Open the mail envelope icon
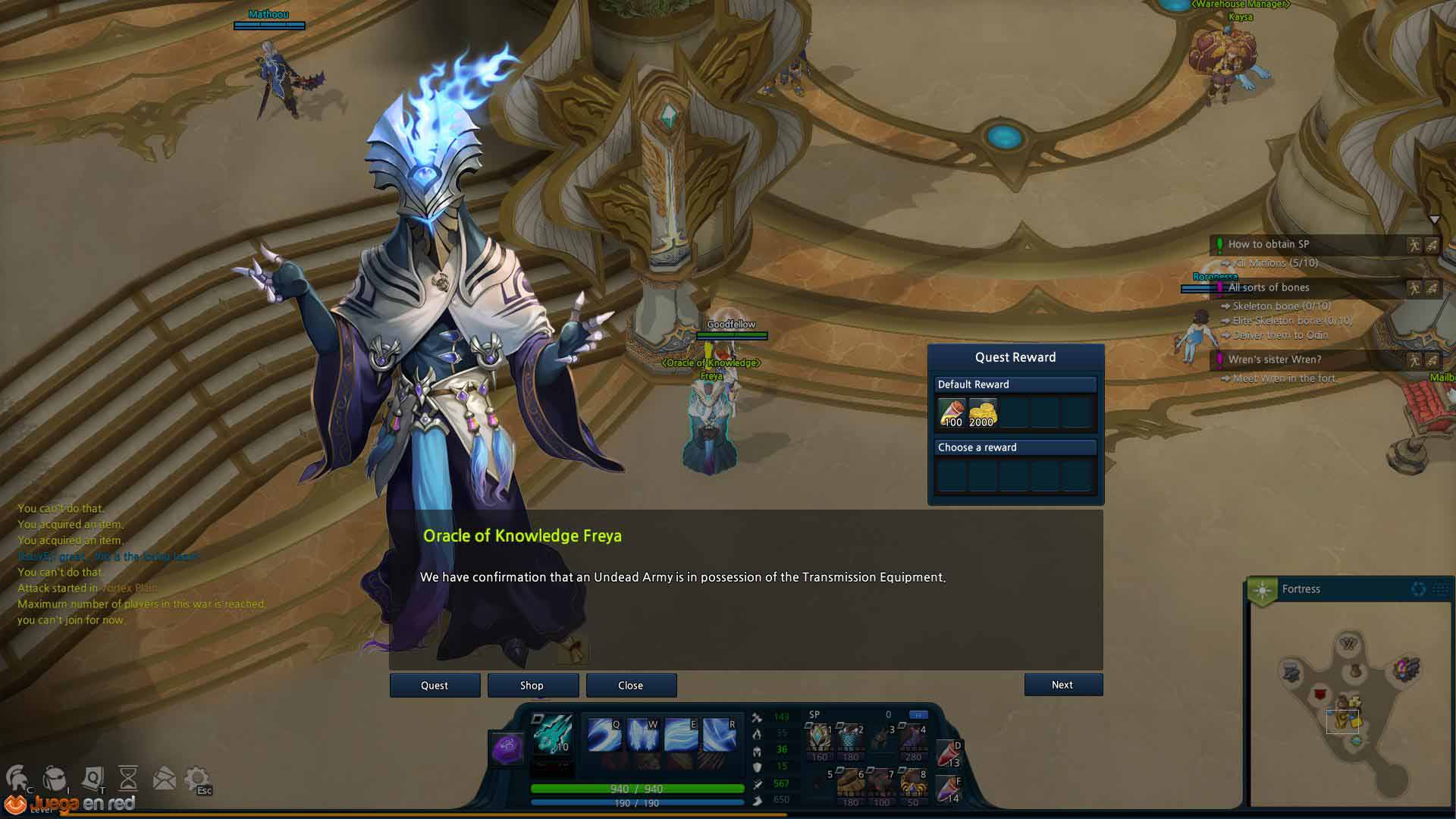 (164, 778)
